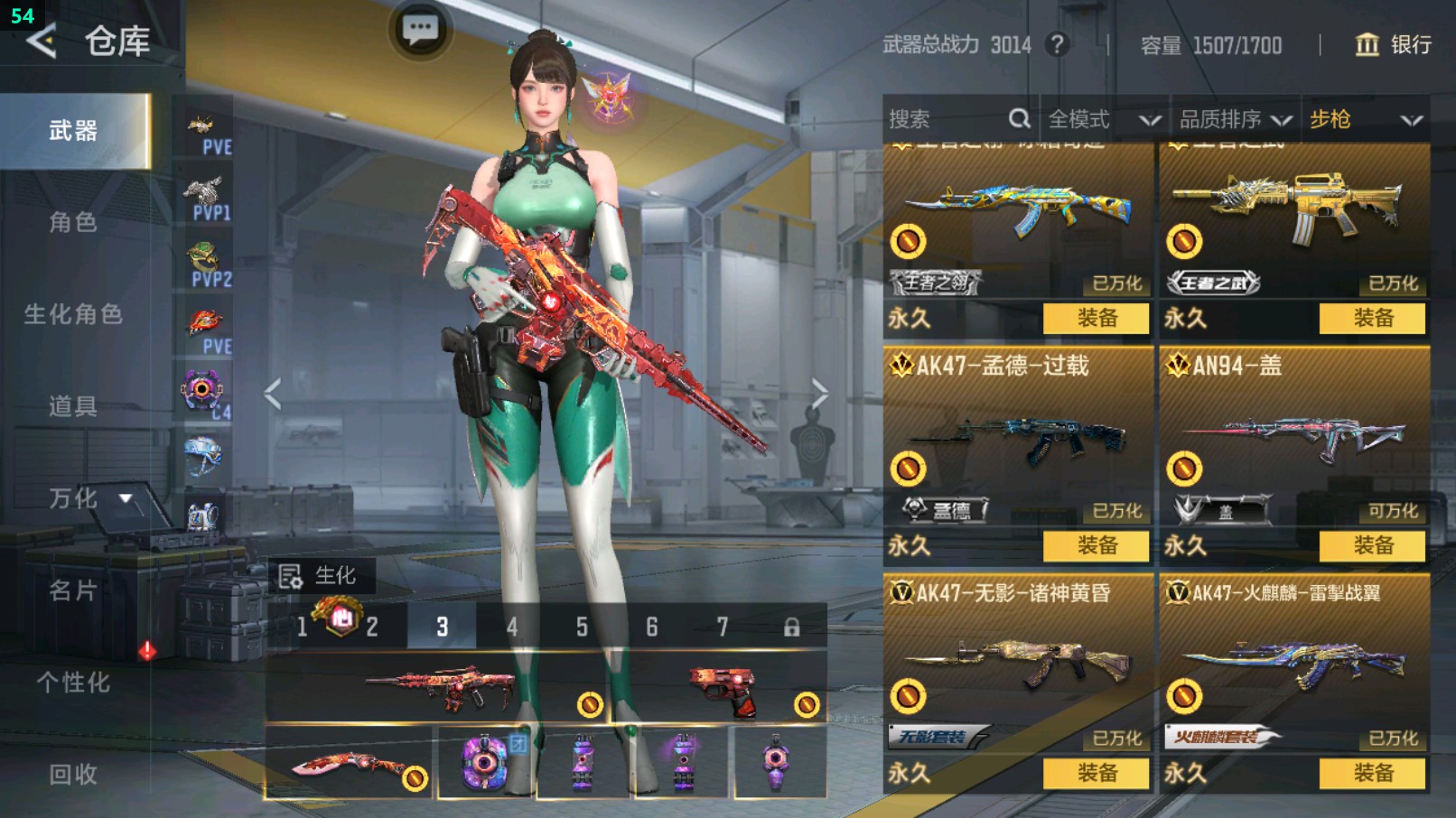Screen dimensions: 1456x818
Task: Switch to the 生化角色 tab
Action: click(x=73, y=314)
